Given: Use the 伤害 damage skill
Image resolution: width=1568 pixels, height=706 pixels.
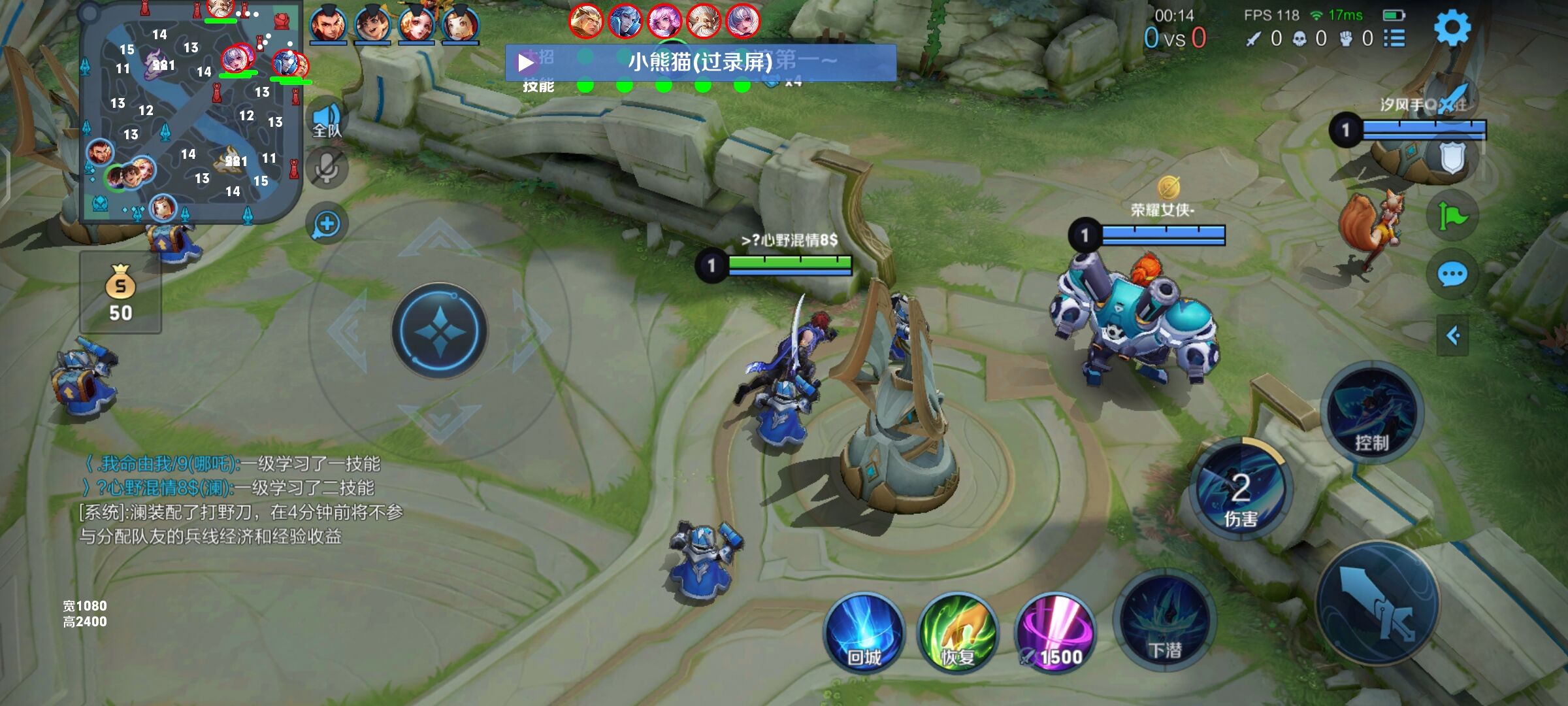Looking at the screenshot, I should coord(1239,492).
